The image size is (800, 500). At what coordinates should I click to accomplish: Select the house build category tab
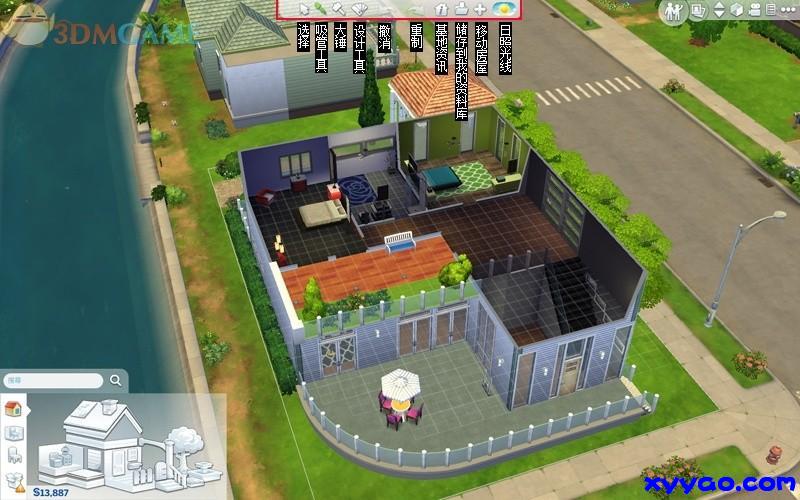click(13, 408)
